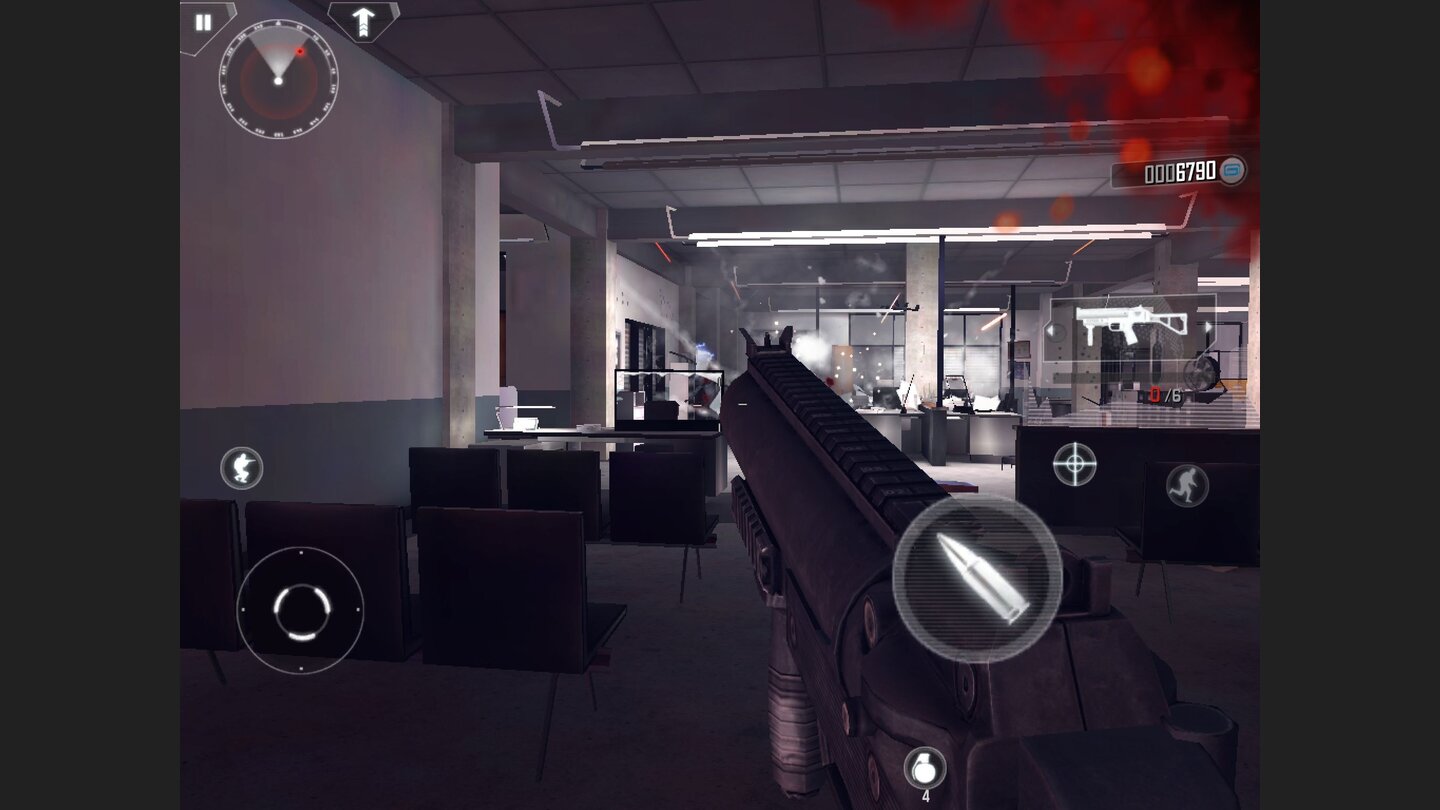The image size is (1440, 810).
Task: Tap the emblem beside the score counter
Action: [x=1232, y=172]
